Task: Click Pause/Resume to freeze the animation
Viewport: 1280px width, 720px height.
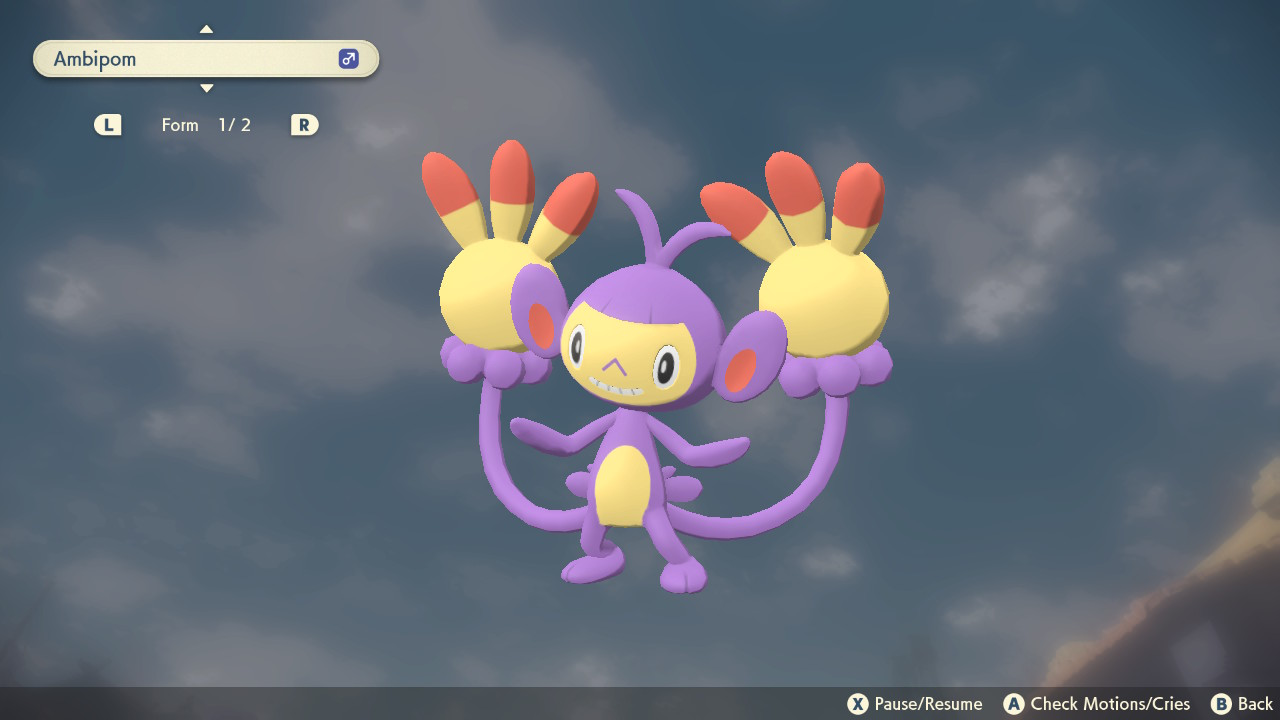Action: 920,703
